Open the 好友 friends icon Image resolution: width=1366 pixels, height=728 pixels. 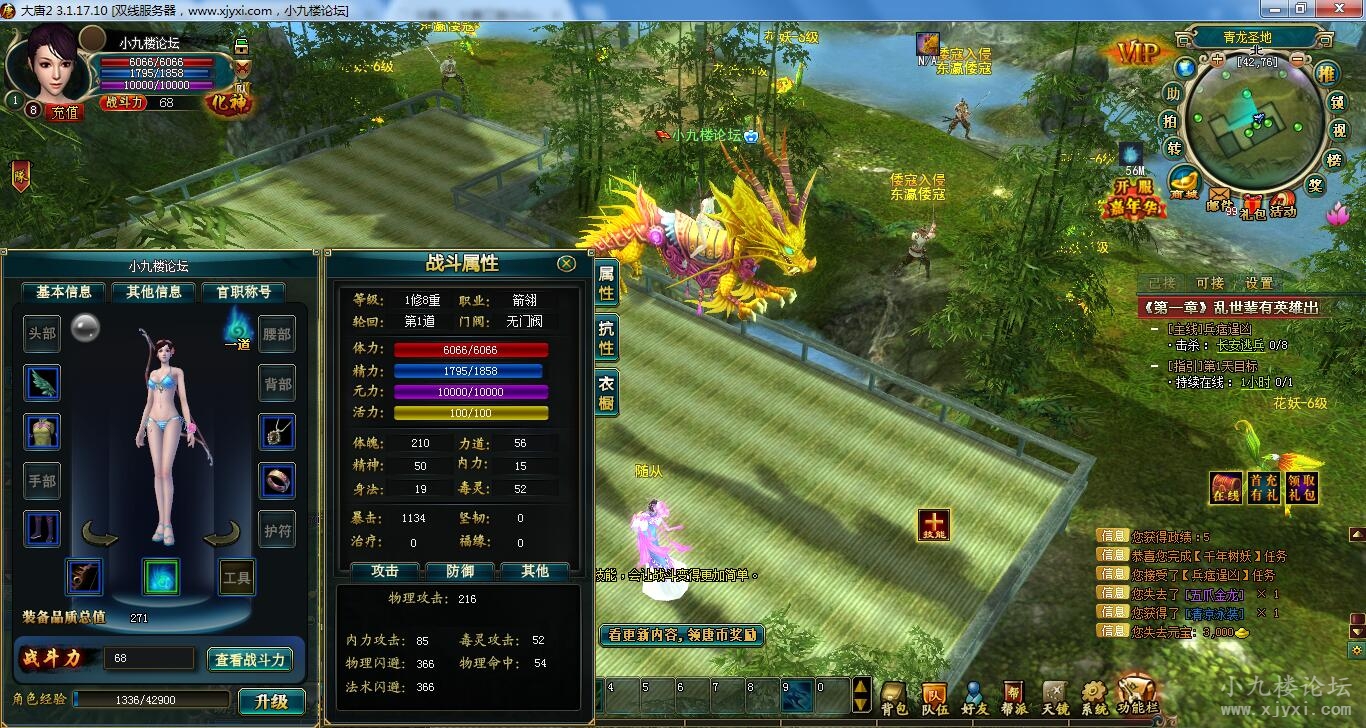tap(974, 691)
